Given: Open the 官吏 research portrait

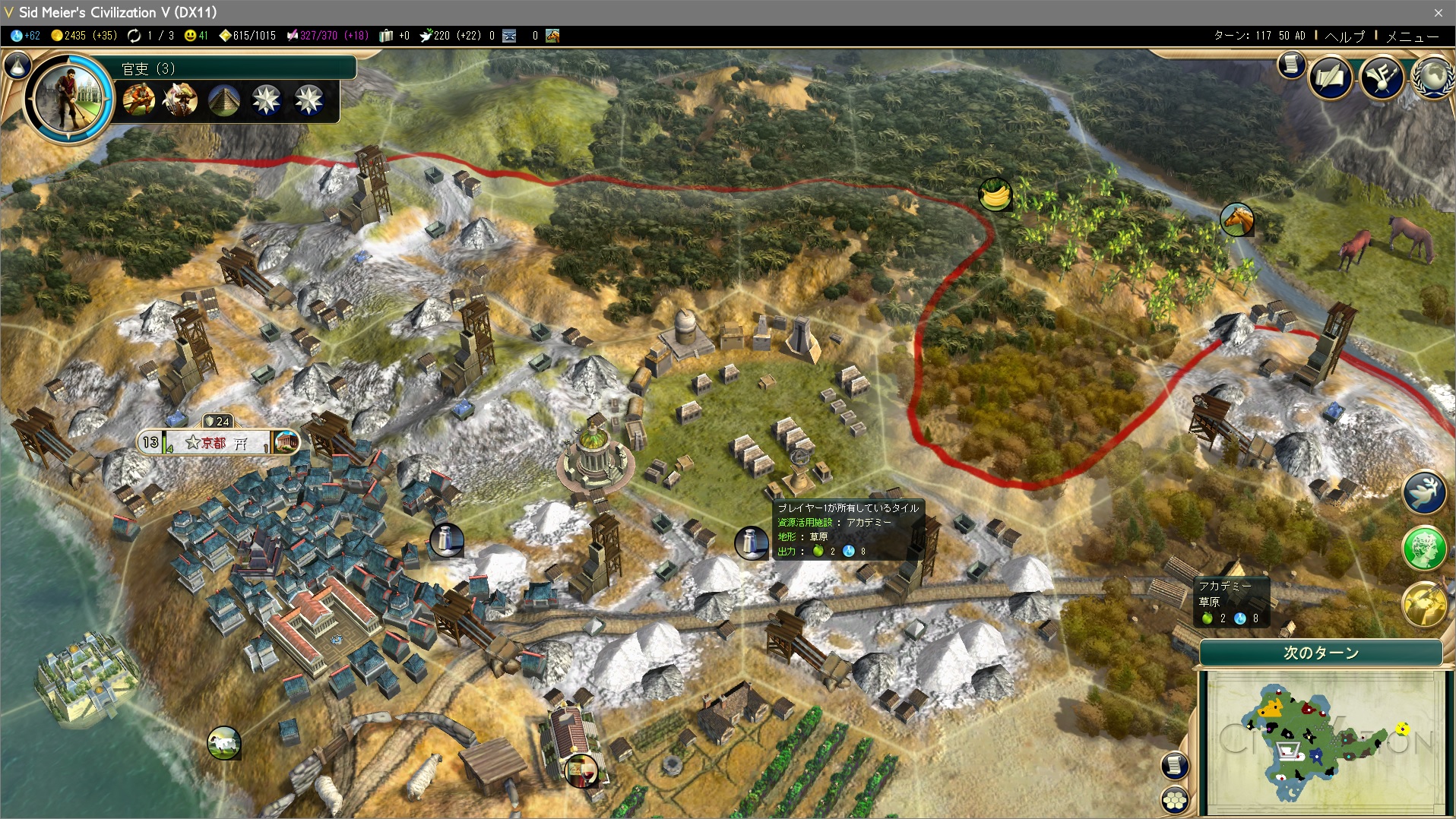Looking at the screenshot, I should click(69, 96).
